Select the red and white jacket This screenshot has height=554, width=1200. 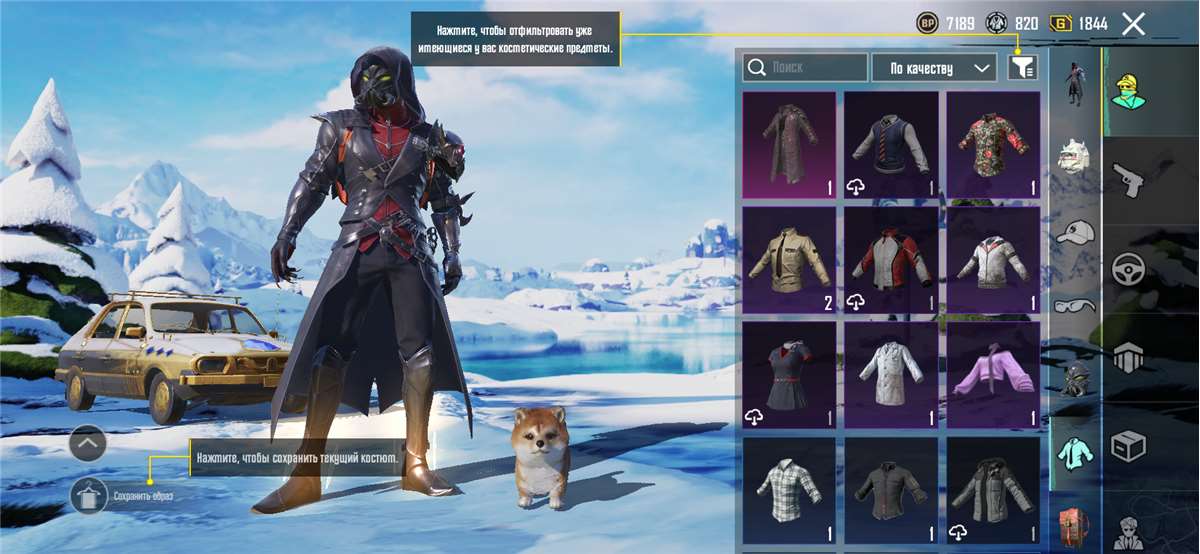(891, 260)
